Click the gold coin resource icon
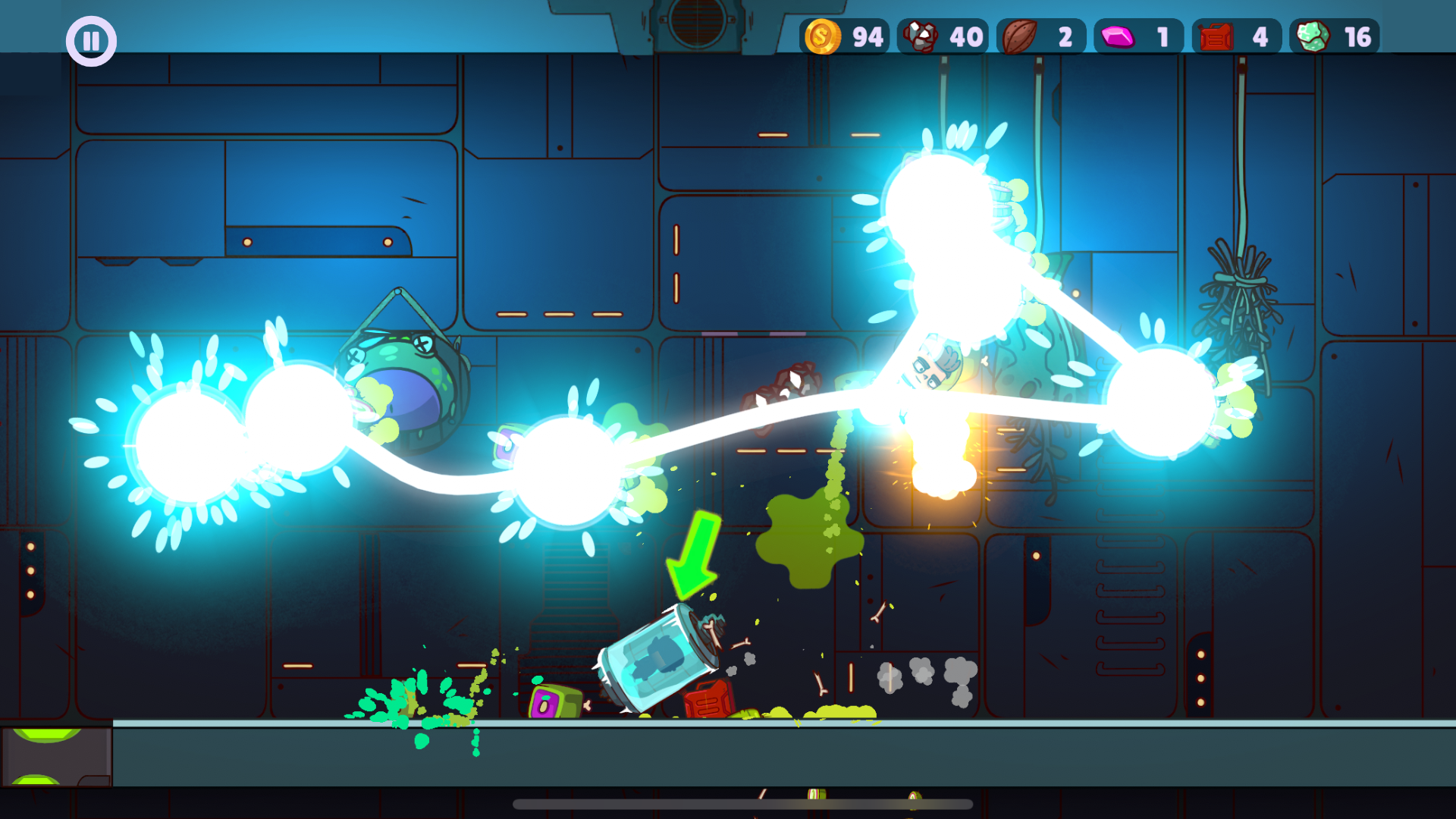 click(823, 35)
